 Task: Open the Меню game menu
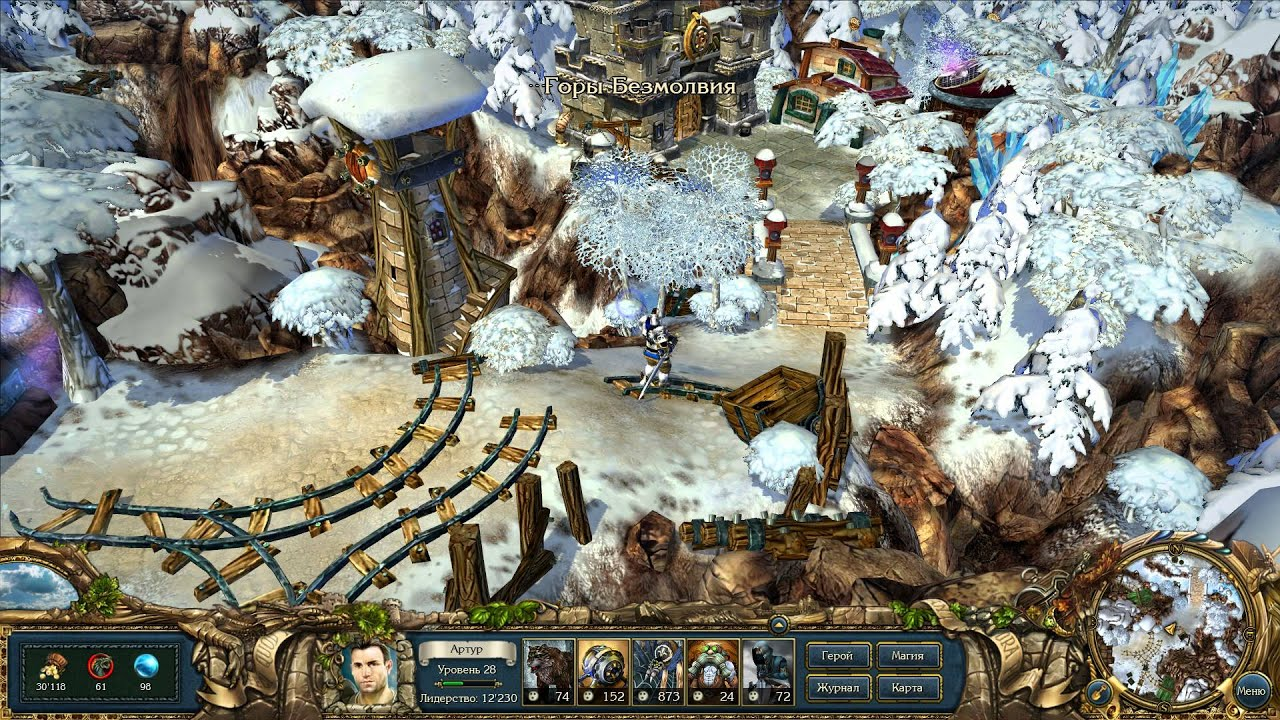(1251, 690)
